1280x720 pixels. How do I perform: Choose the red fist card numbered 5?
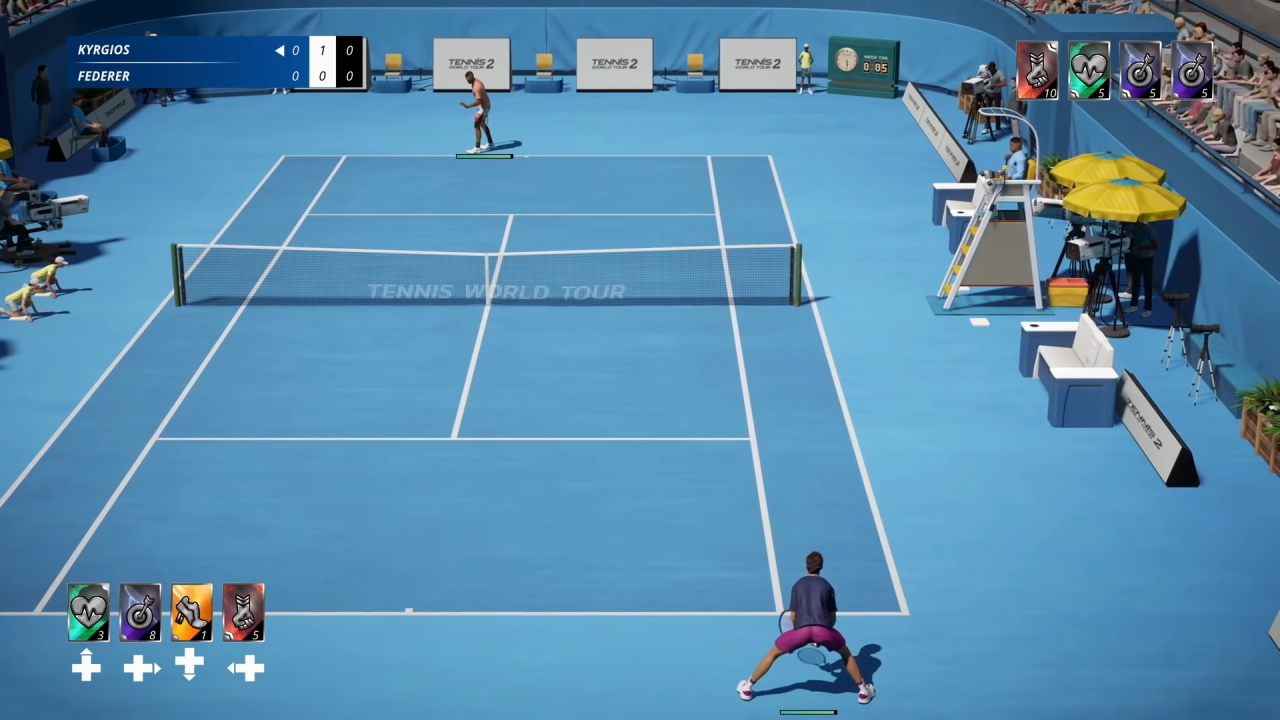click(x=244, y=611)
